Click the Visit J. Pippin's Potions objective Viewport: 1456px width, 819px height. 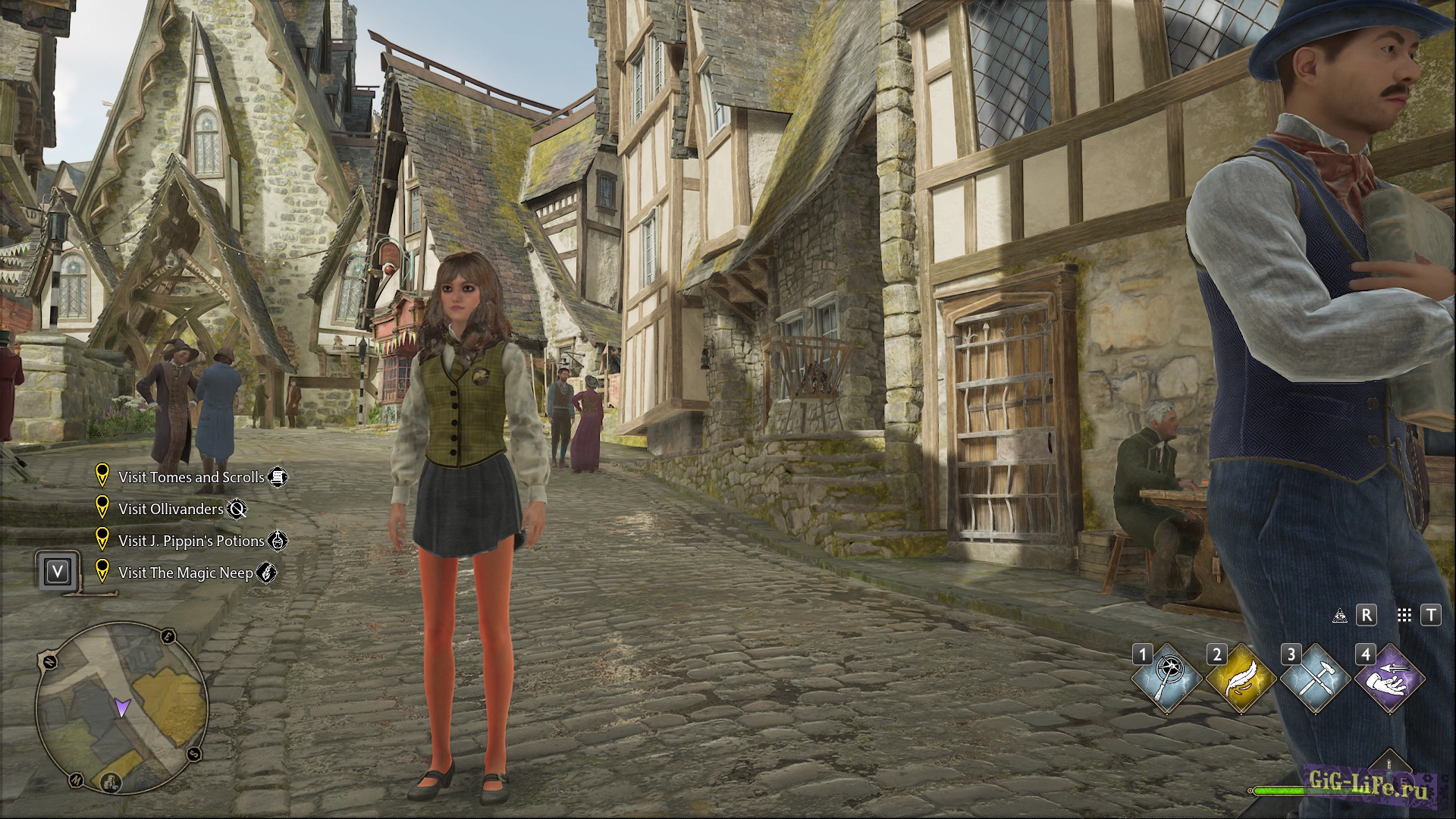pyautogui.click(x=191, y=541)
